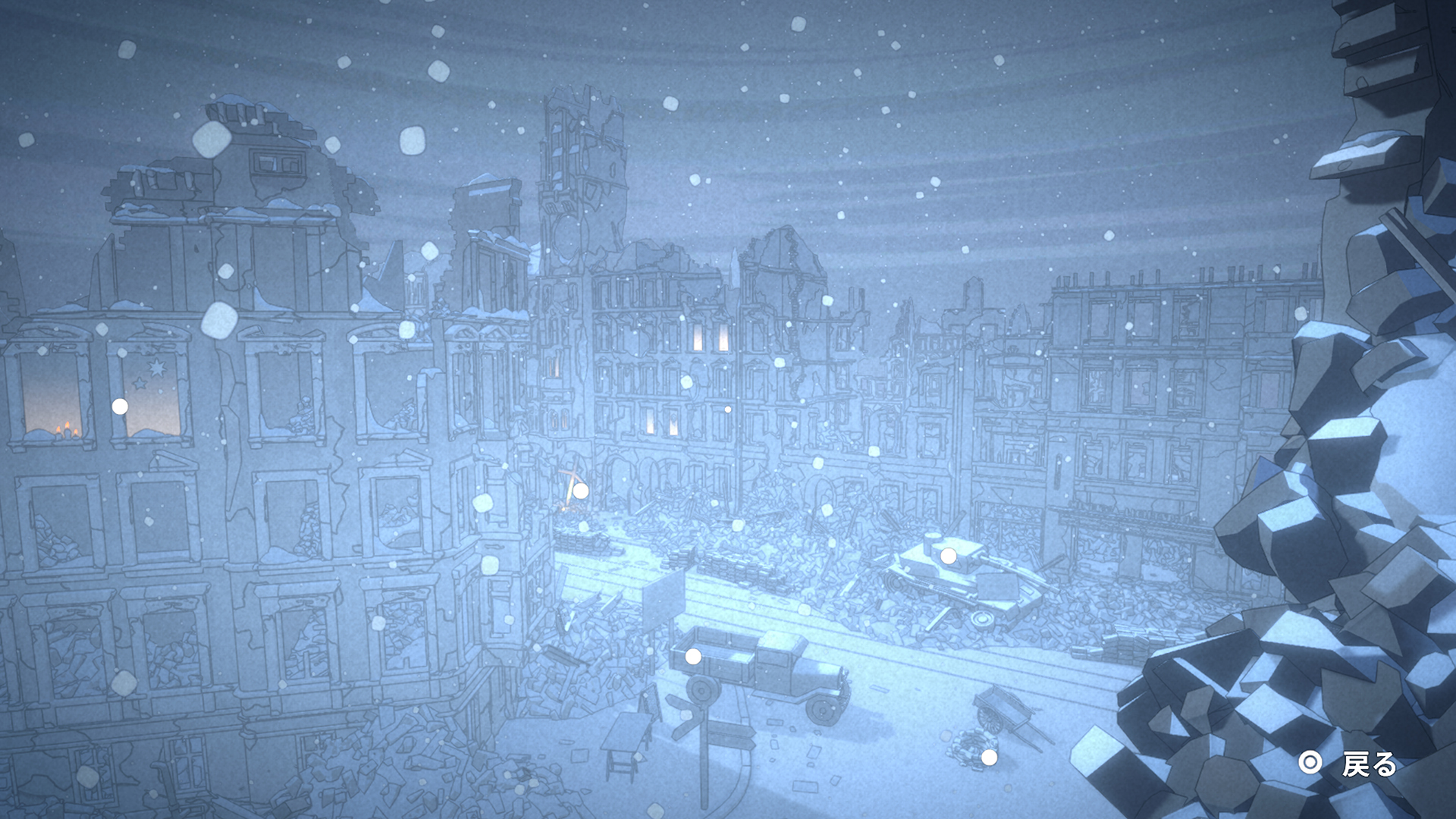Viewport: 1456px width, 819px height.
Task: Inspect the hotspot by the campfire ring
Action: [989, 757]
